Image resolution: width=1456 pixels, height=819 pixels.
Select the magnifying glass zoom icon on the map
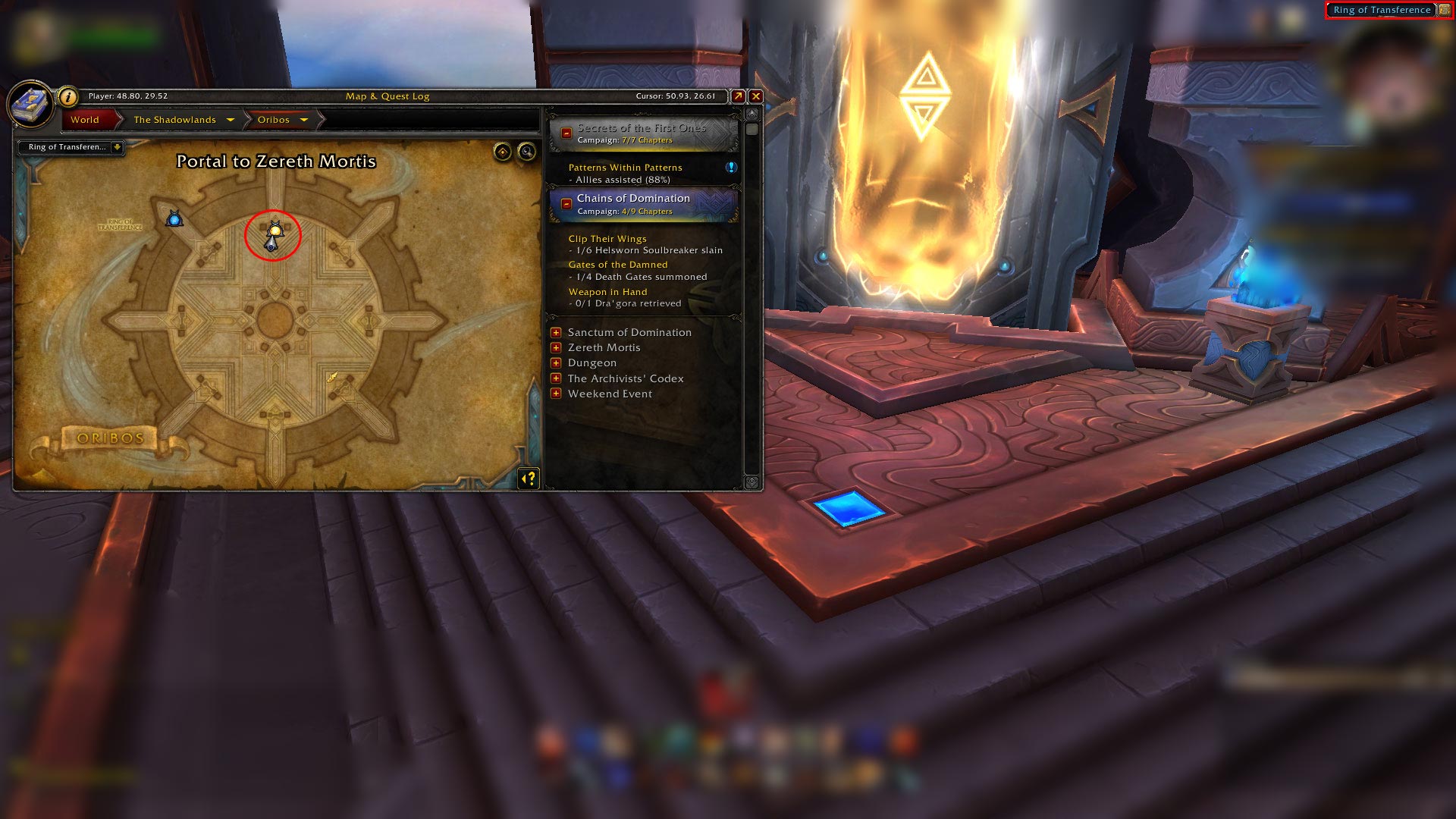526,150
